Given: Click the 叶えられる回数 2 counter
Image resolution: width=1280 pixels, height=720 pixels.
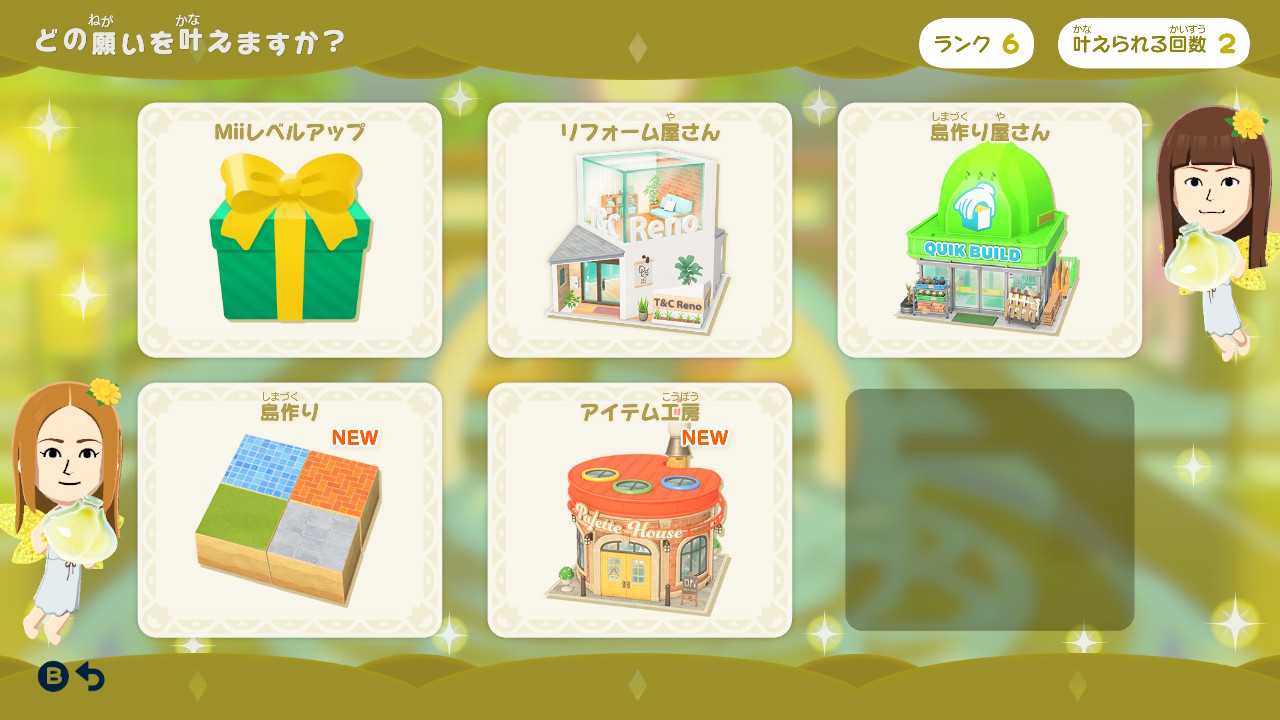Looking at the screenshot, I should point(1154,43).
